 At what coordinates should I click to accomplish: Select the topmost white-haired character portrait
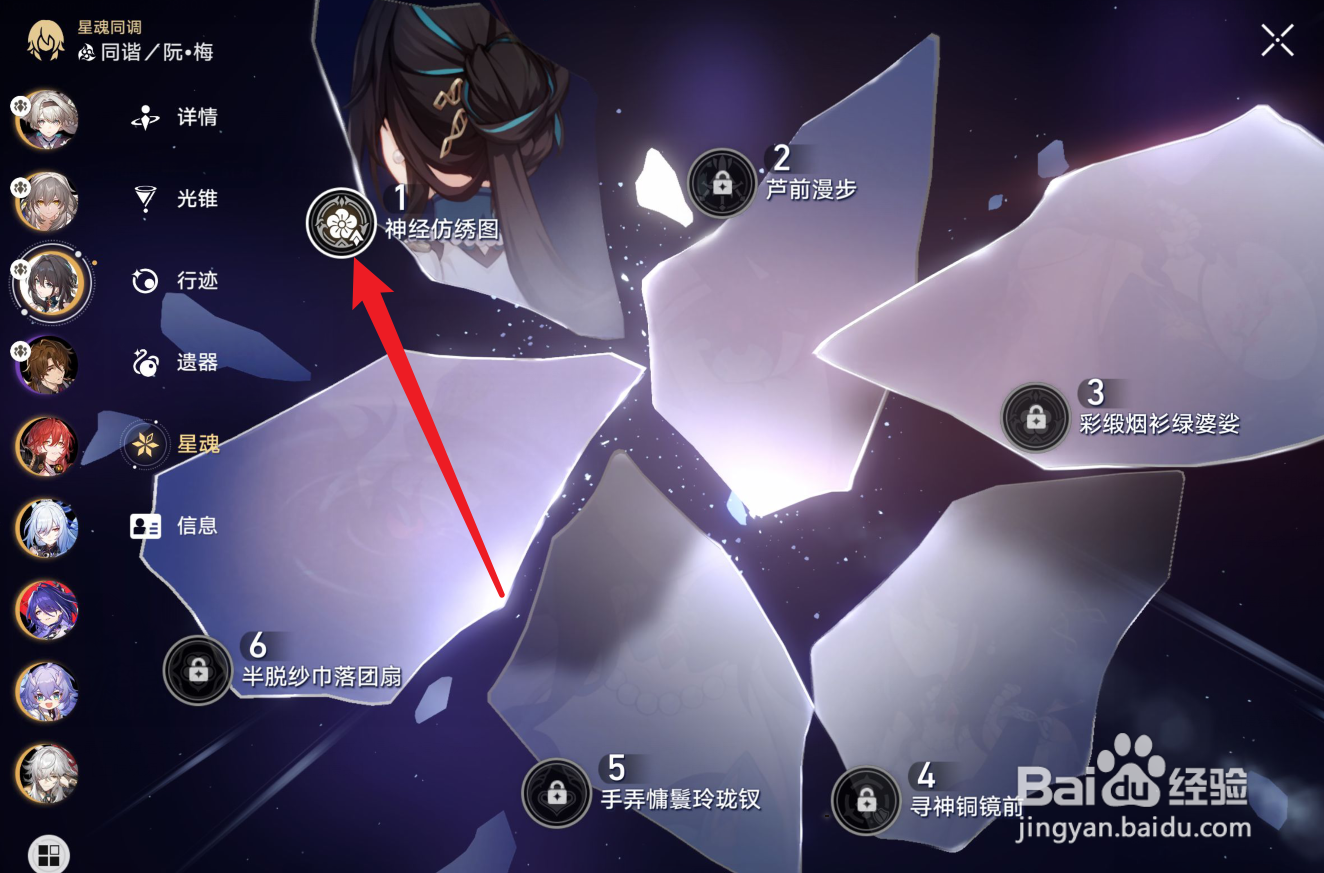click(x=47, y=120)
